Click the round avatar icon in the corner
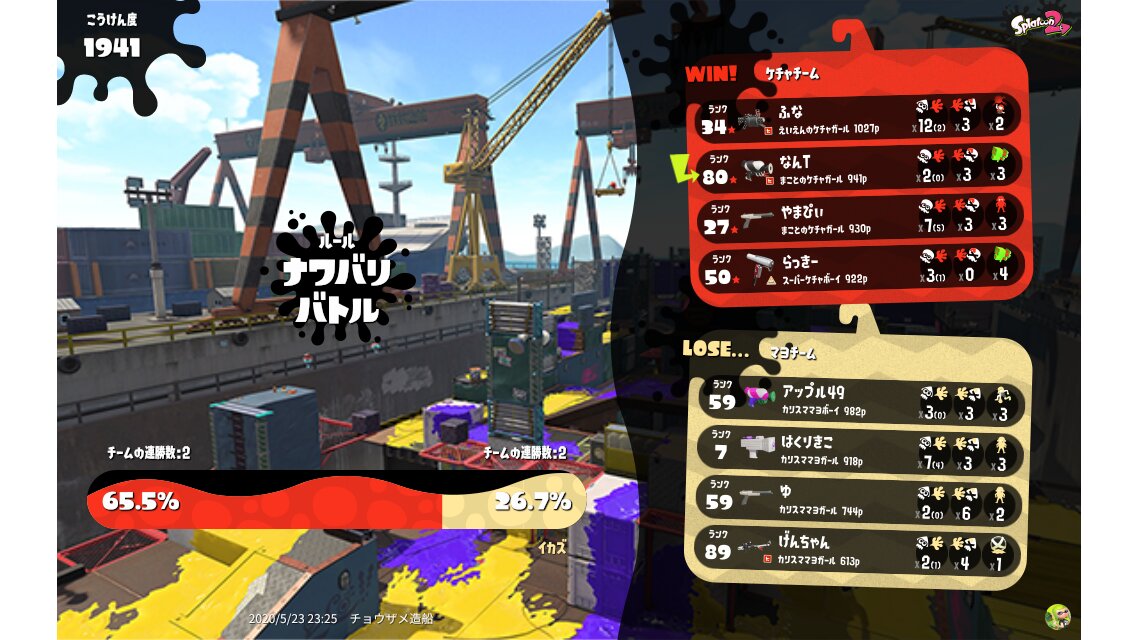This screenshot has width=1138, height=640. (1057, 616)
